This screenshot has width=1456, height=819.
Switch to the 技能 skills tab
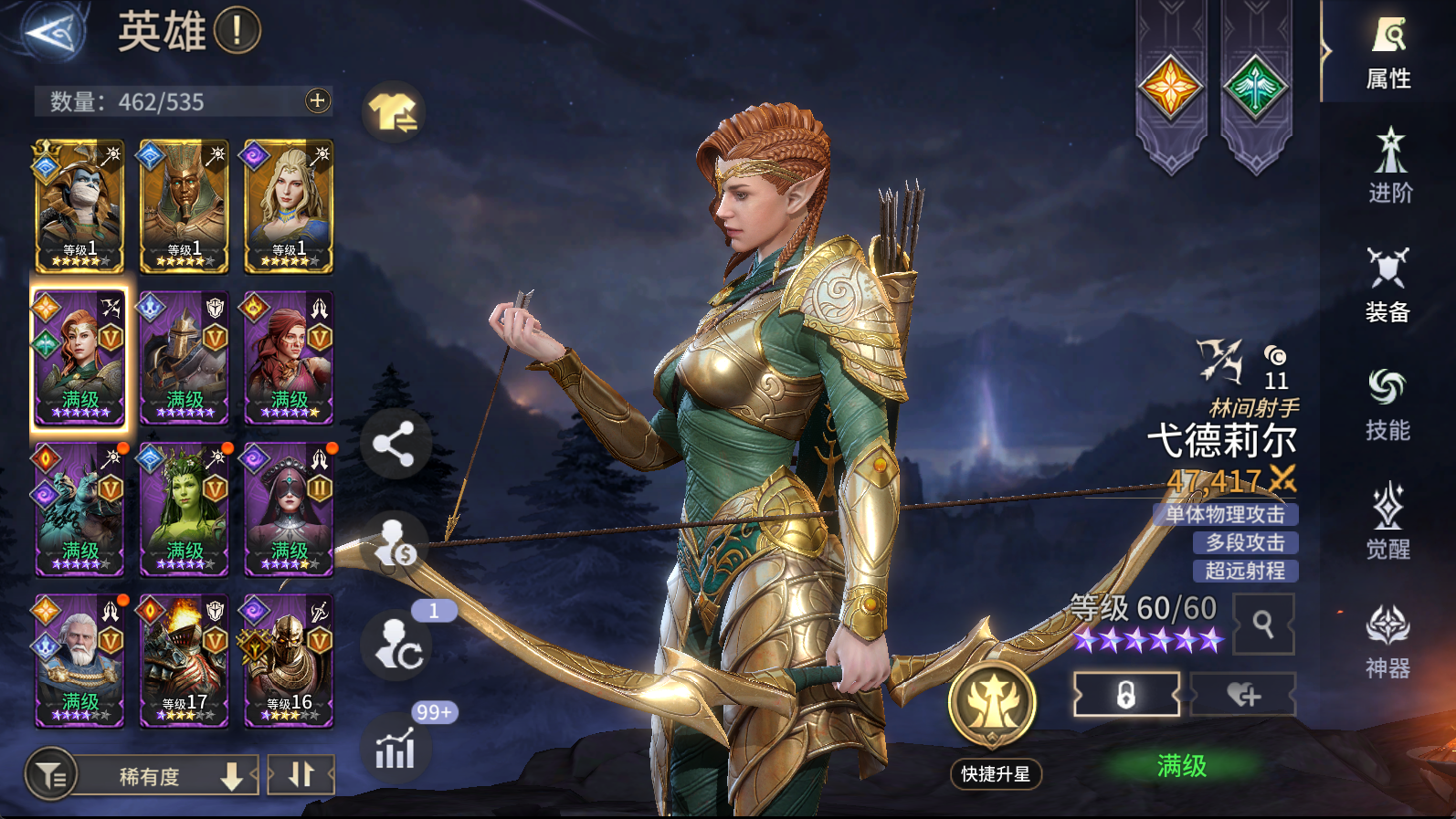point(1388,404)
